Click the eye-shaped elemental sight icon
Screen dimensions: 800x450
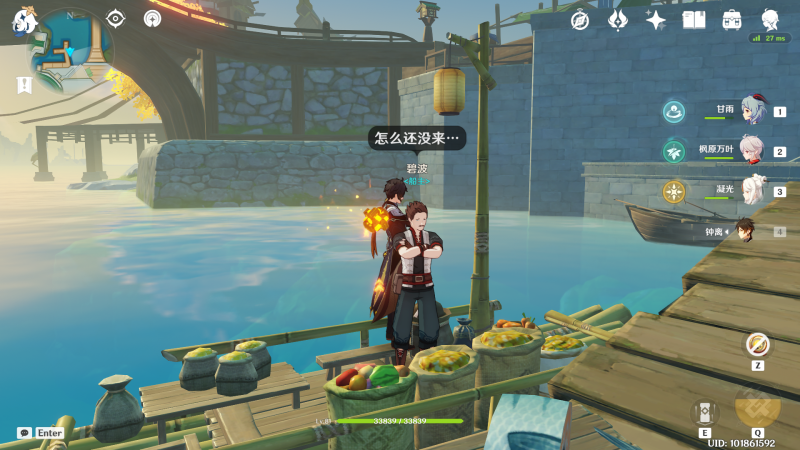pyautogui.click(x=116, y=18)
